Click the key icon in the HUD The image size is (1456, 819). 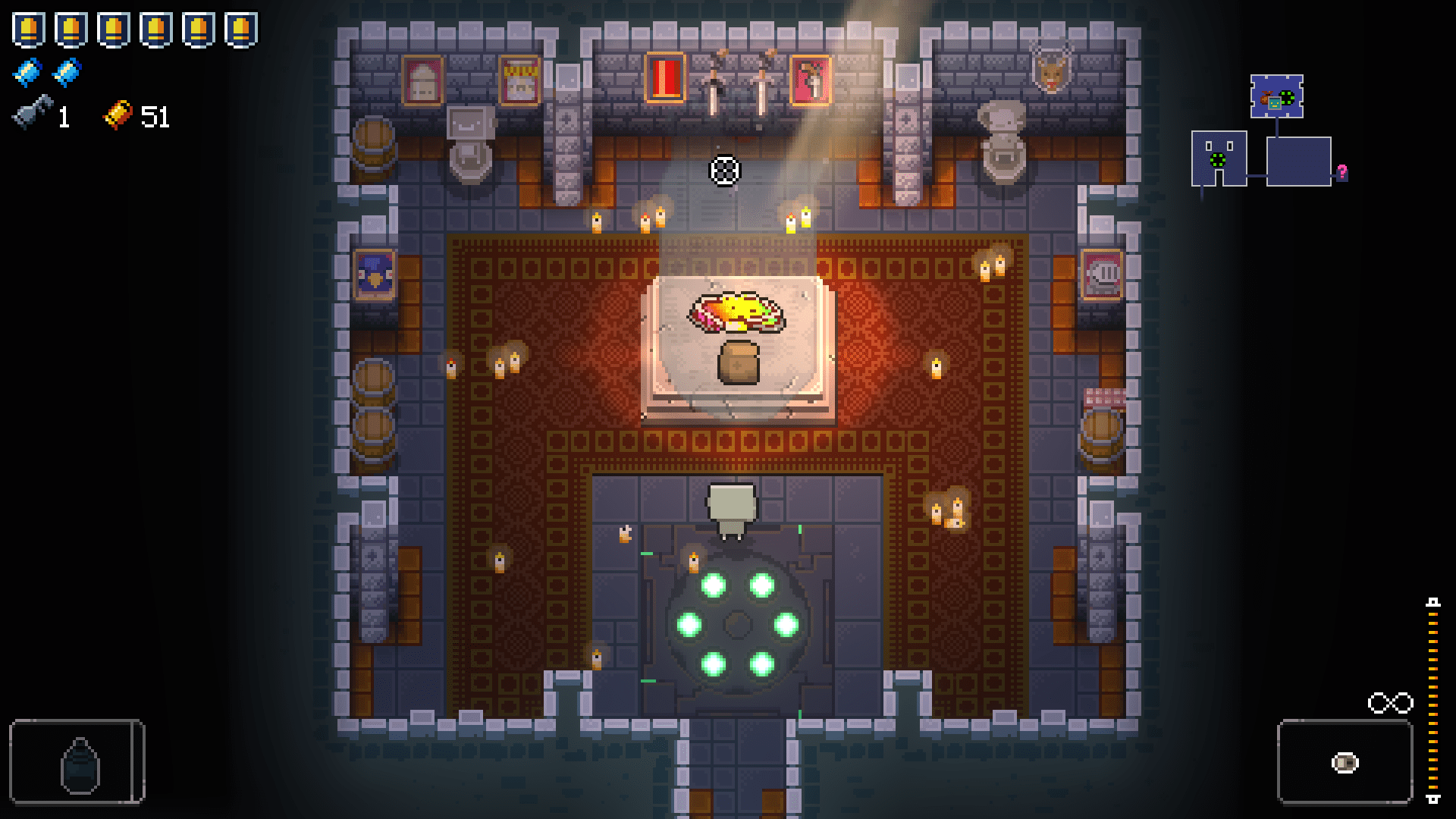pos(30,114)
